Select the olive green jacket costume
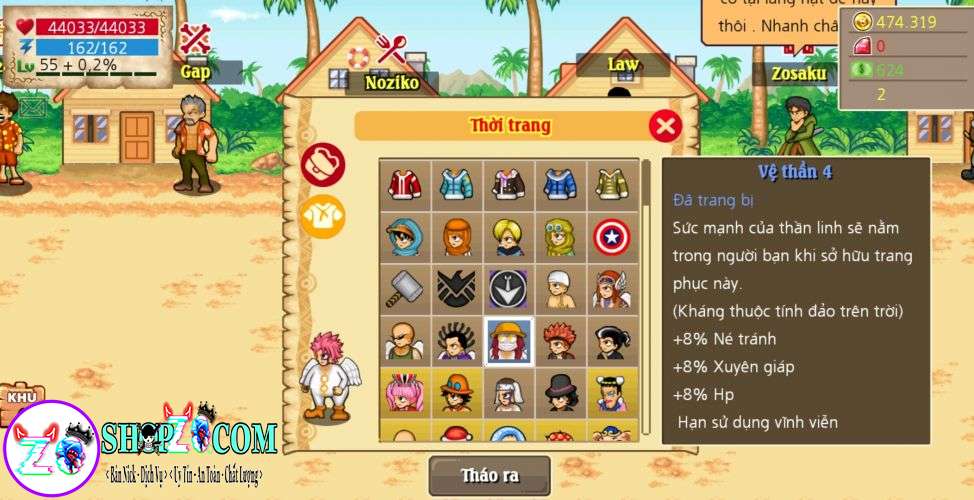The width and height of the screenshot is (974, 500). point(612,184)
